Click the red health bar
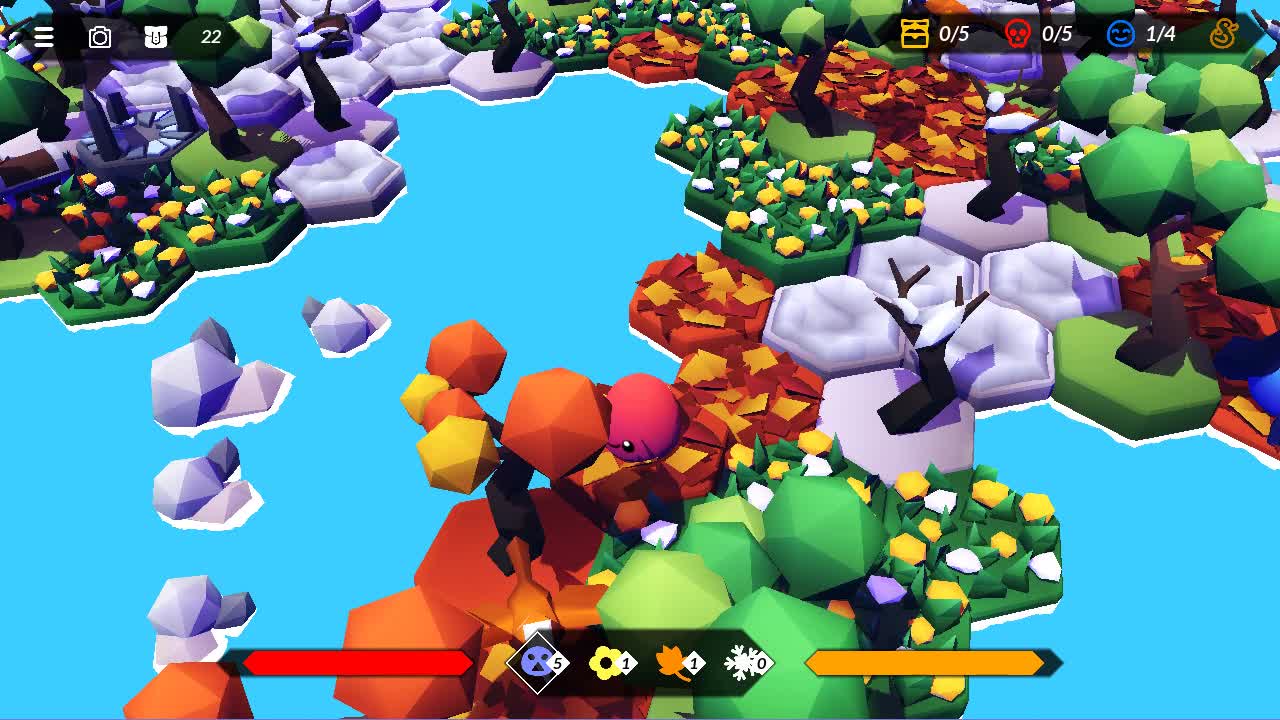1280x720 pixels. pos(355,662)
